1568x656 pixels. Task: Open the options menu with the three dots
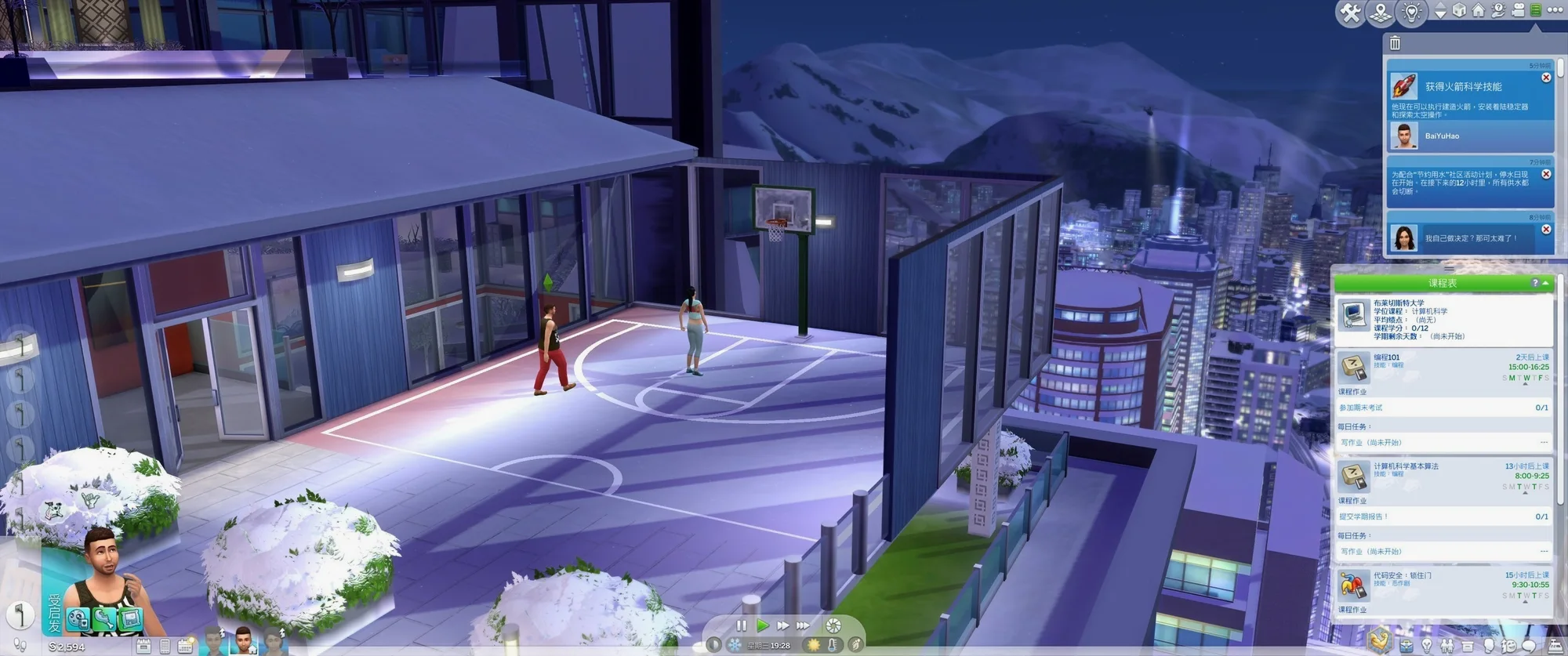click(1555, 10)
